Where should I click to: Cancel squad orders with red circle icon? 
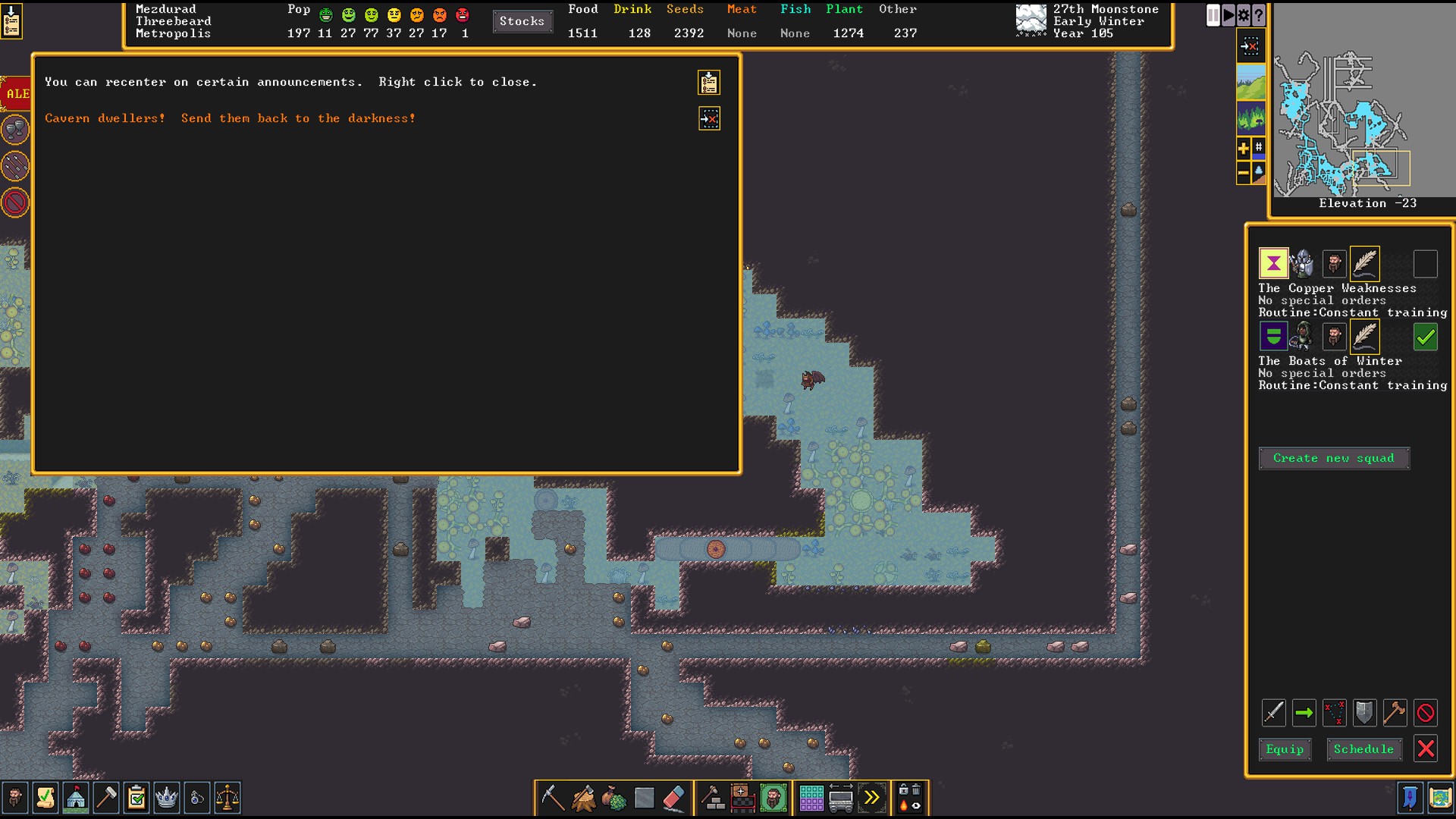(1426, 713)
